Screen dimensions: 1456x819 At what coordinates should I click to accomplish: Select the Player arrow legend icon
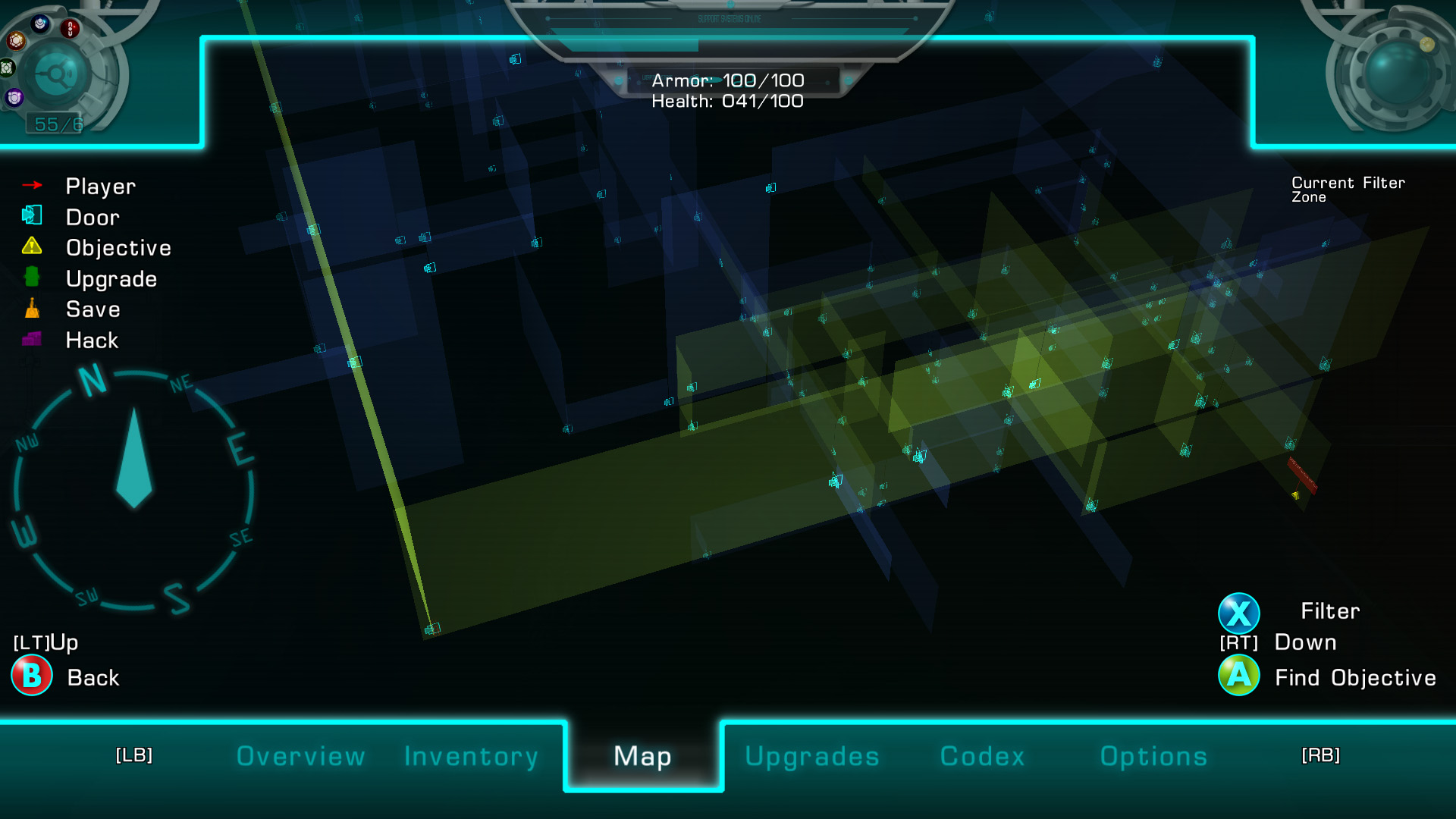point(32,184)
